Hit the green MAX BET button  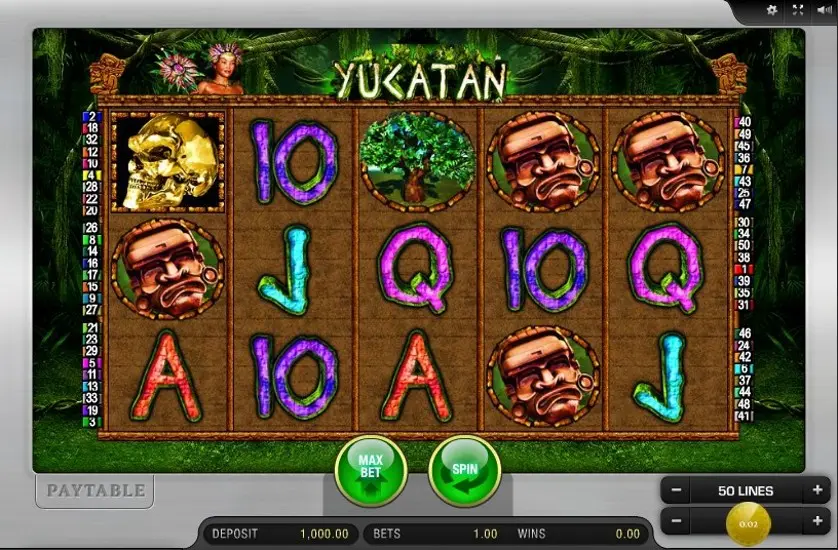click(x=371, y=470)
